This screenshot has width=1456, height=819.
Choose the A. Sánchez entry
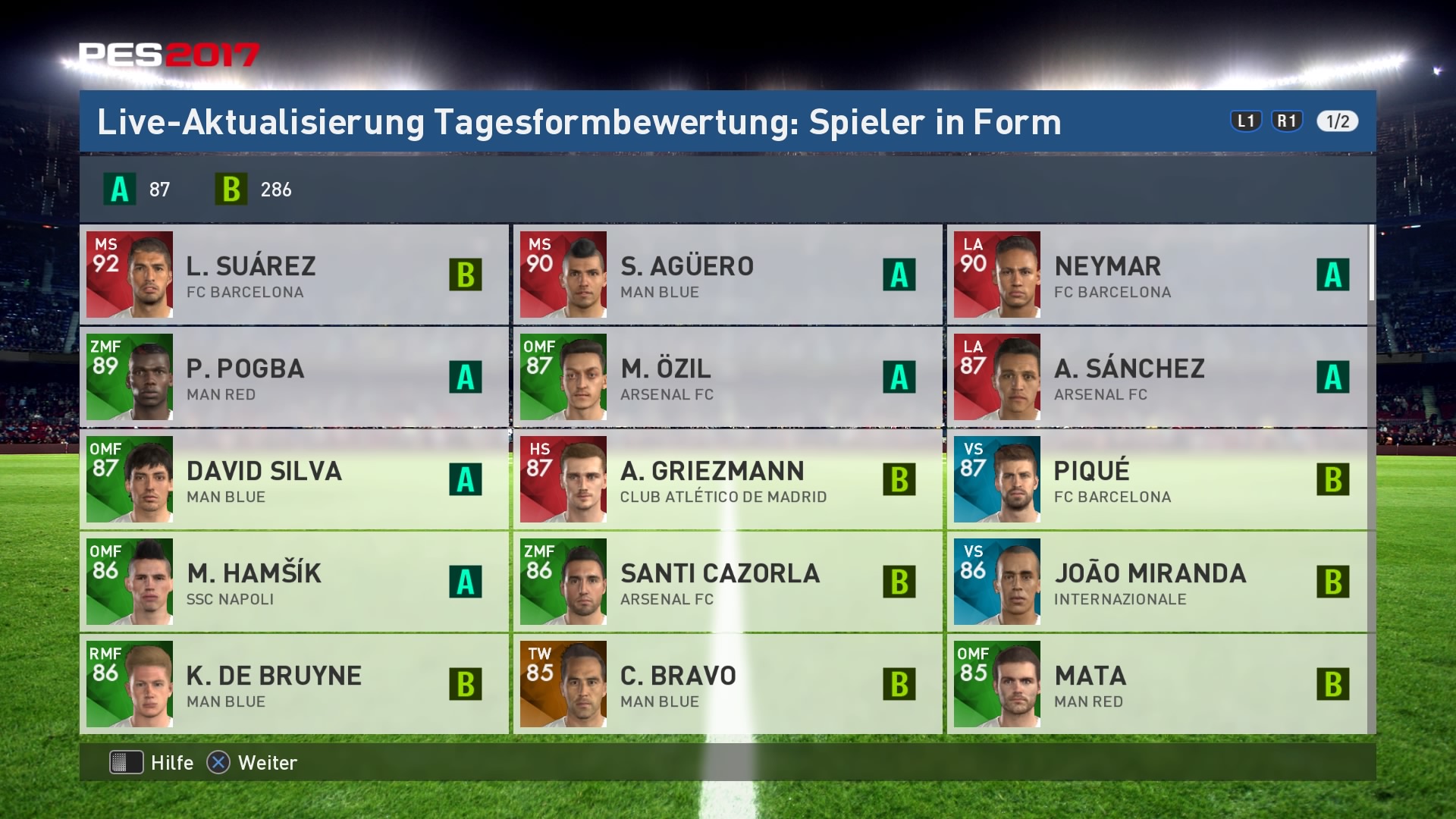click(x=1157, y=377)
